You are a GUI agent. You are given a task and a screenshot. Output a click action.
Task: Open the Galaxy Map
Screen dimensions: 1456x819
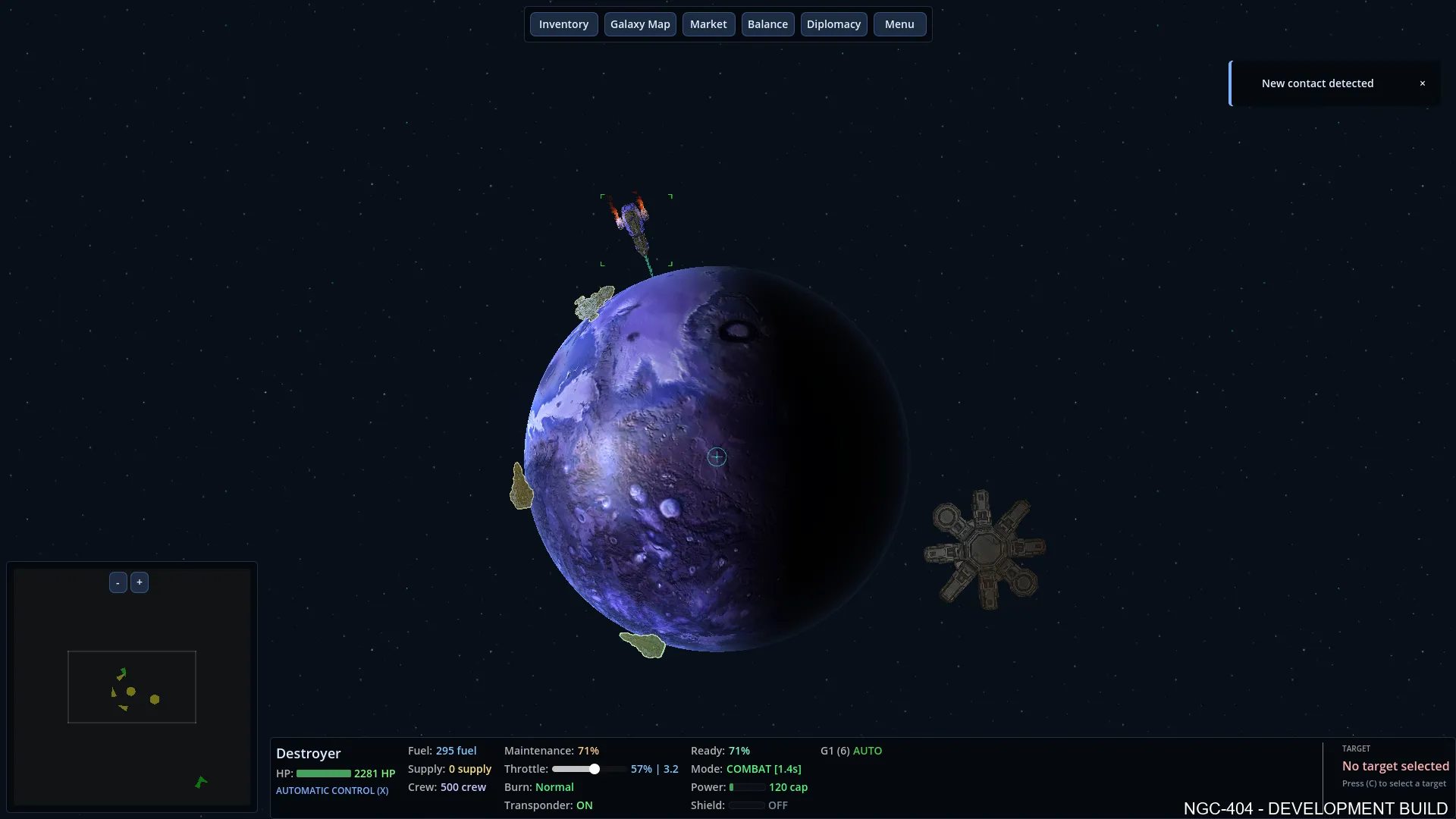(640, 24)
